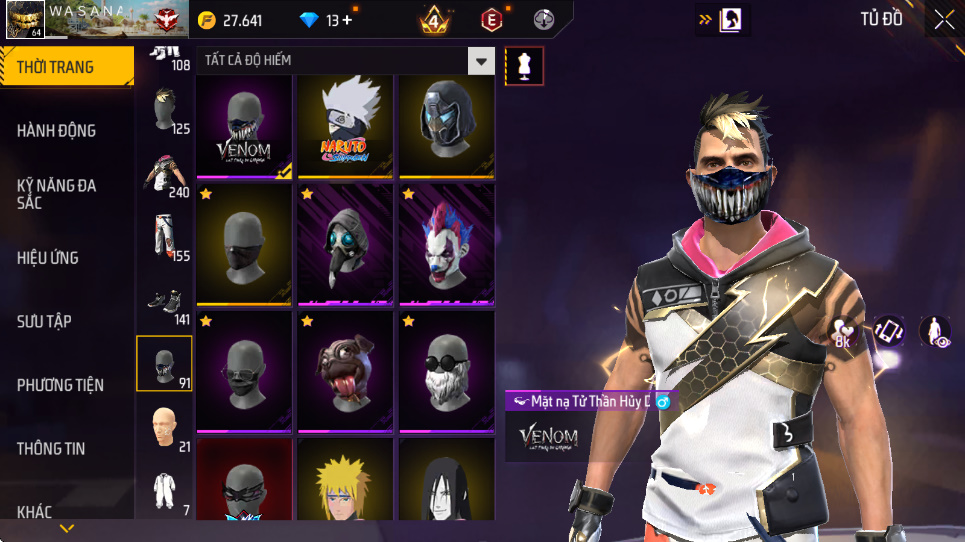Open the player profile avatar
Screen dimensions: 965x542
pos(24,20)
